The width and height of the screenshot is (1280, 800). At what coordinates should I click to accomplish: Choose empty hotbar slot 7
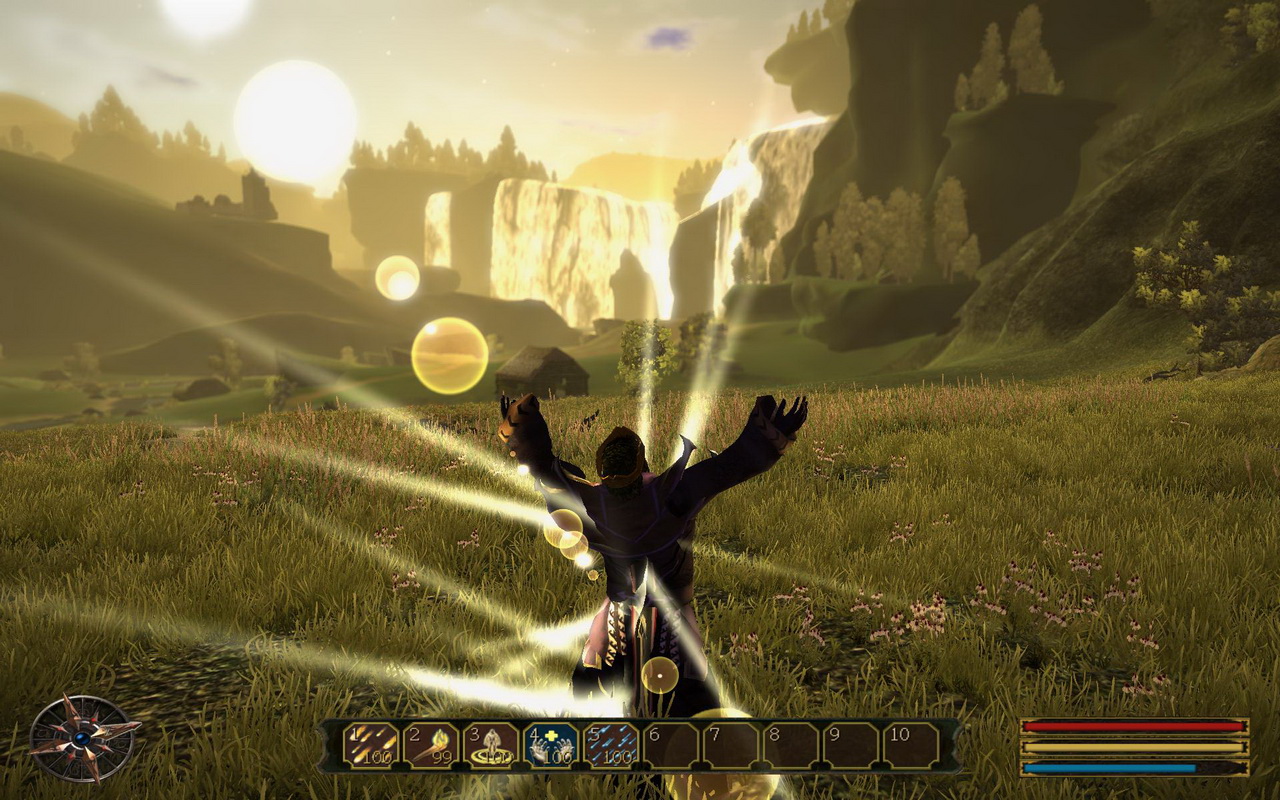tap(730, 745)
